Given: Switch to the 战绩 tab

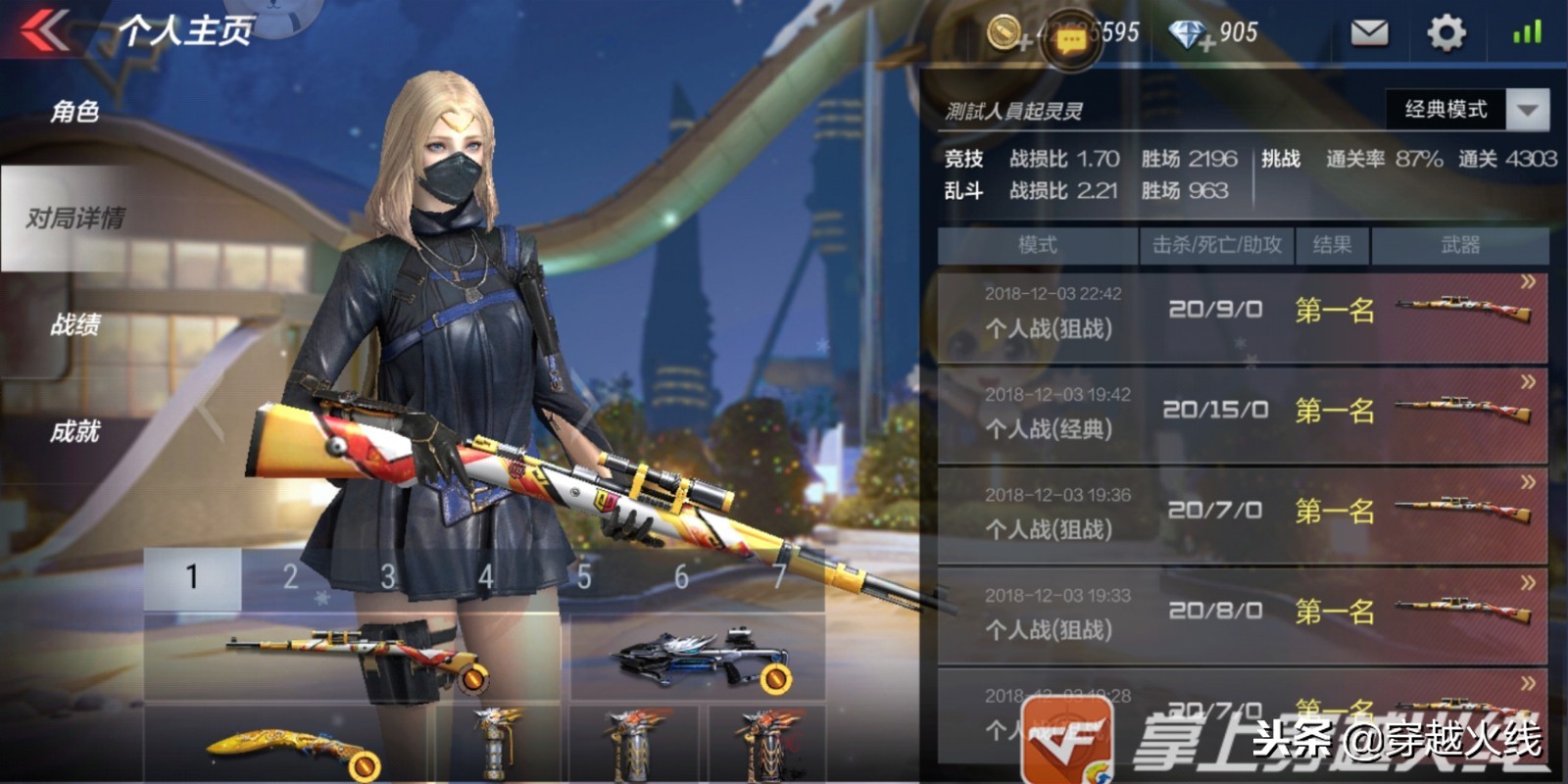Looking at the screenshot, I should pos(76,326).
